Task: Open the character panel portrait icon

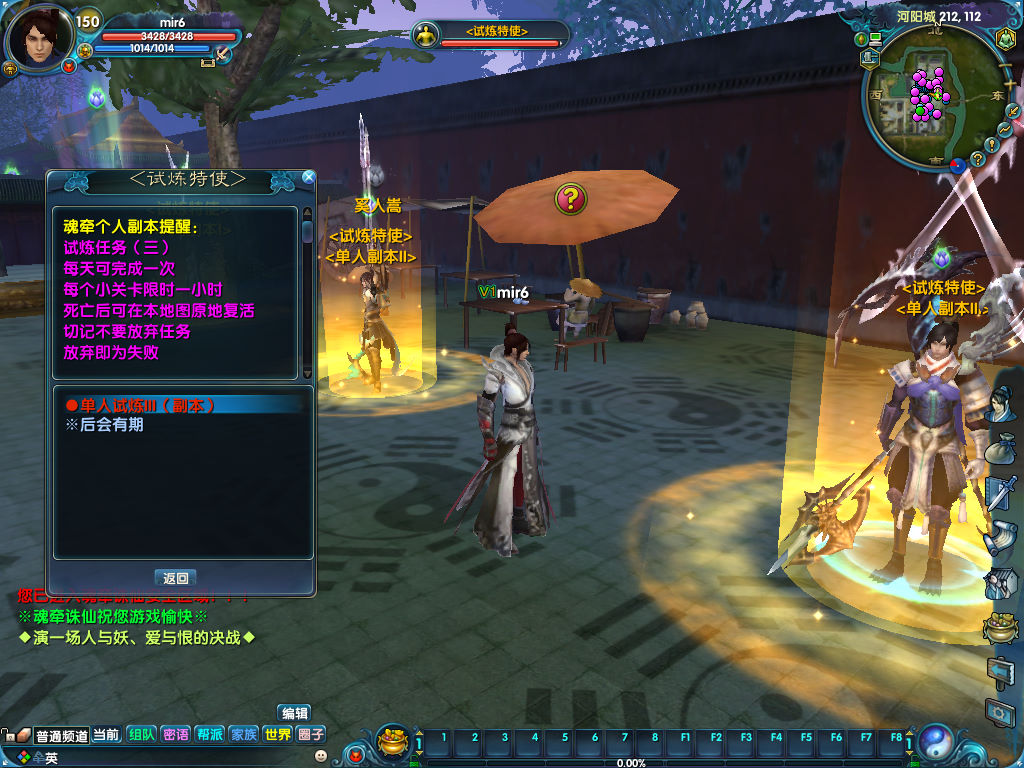Action: pos(1001,404)
